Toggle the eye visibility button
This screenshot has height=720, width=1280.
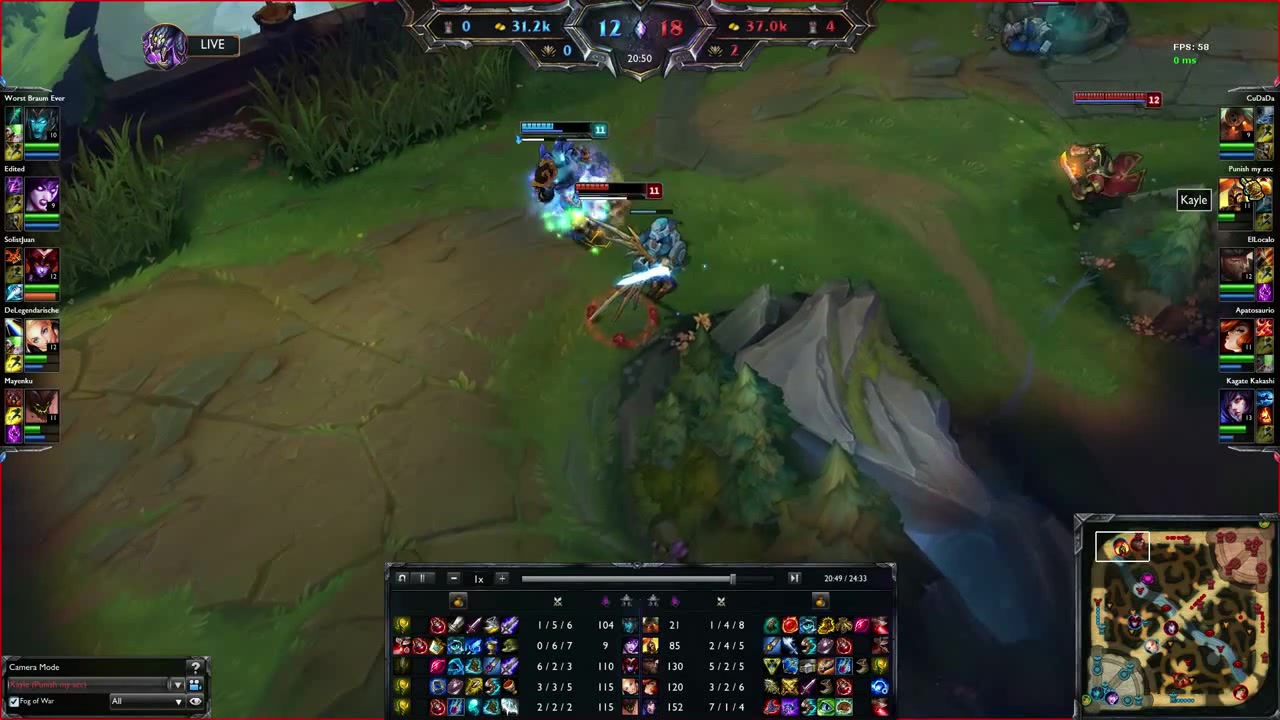click(195, 702)
